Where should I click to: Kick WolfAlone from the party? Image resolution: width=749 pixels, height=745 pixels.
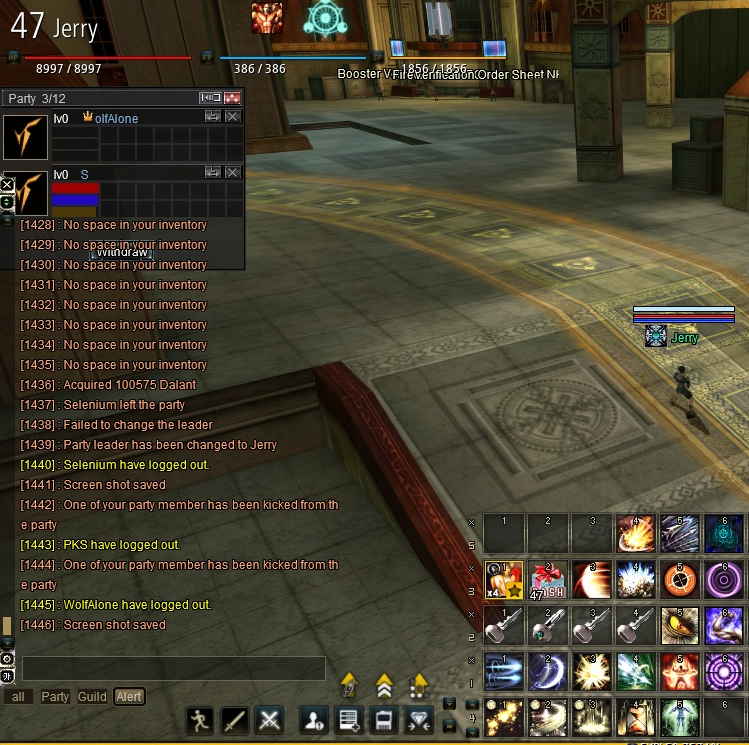(232, 117)
